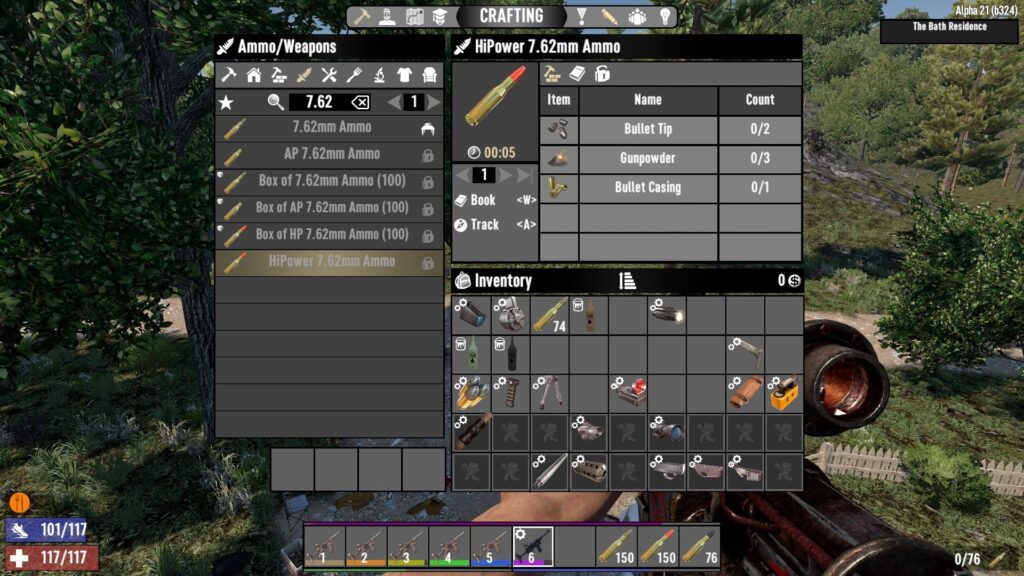
Task: Go to the next recipe list page
Action: pyautogui.click(x=434, y=102)
